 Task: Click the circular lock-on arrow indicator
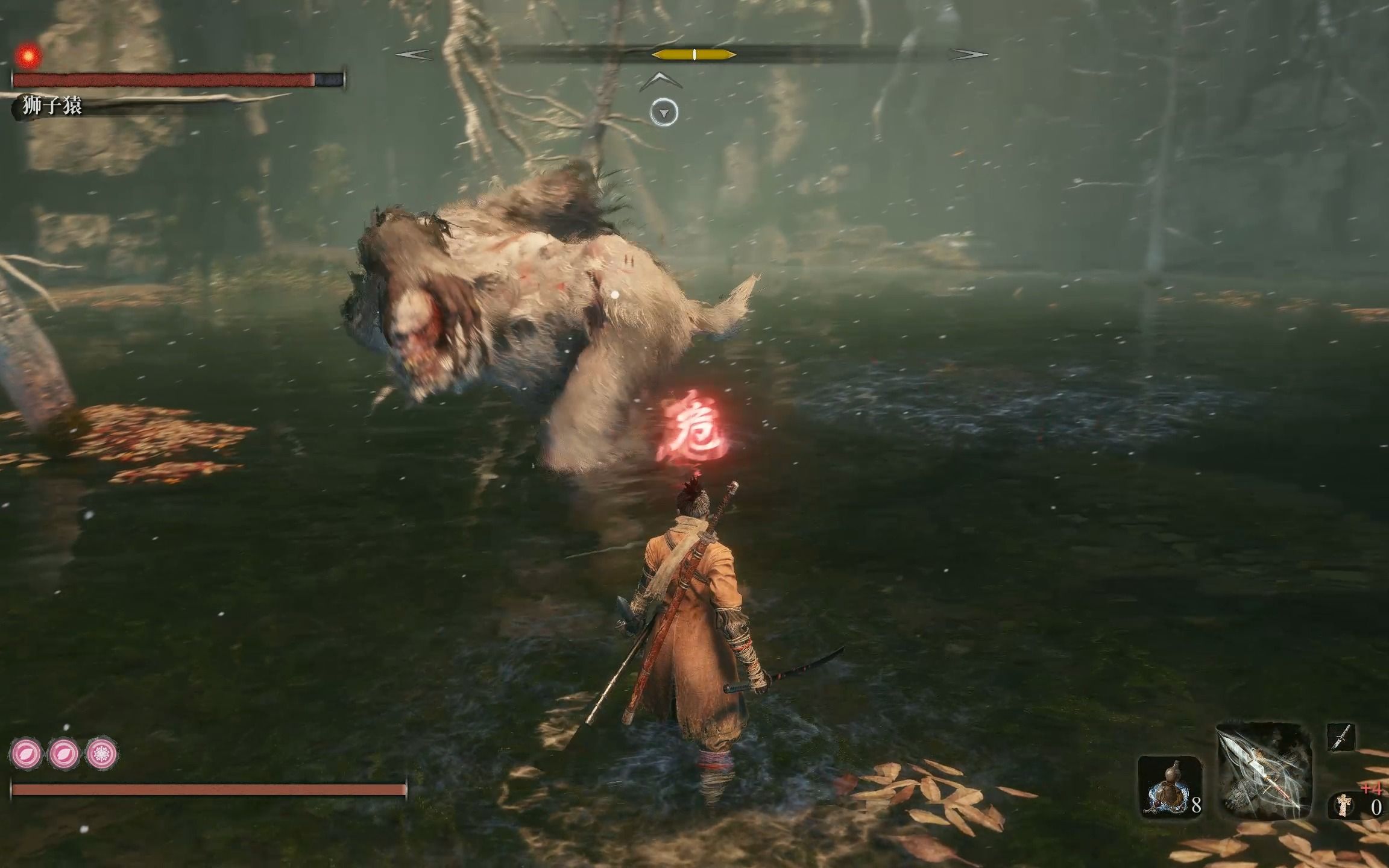664,113
